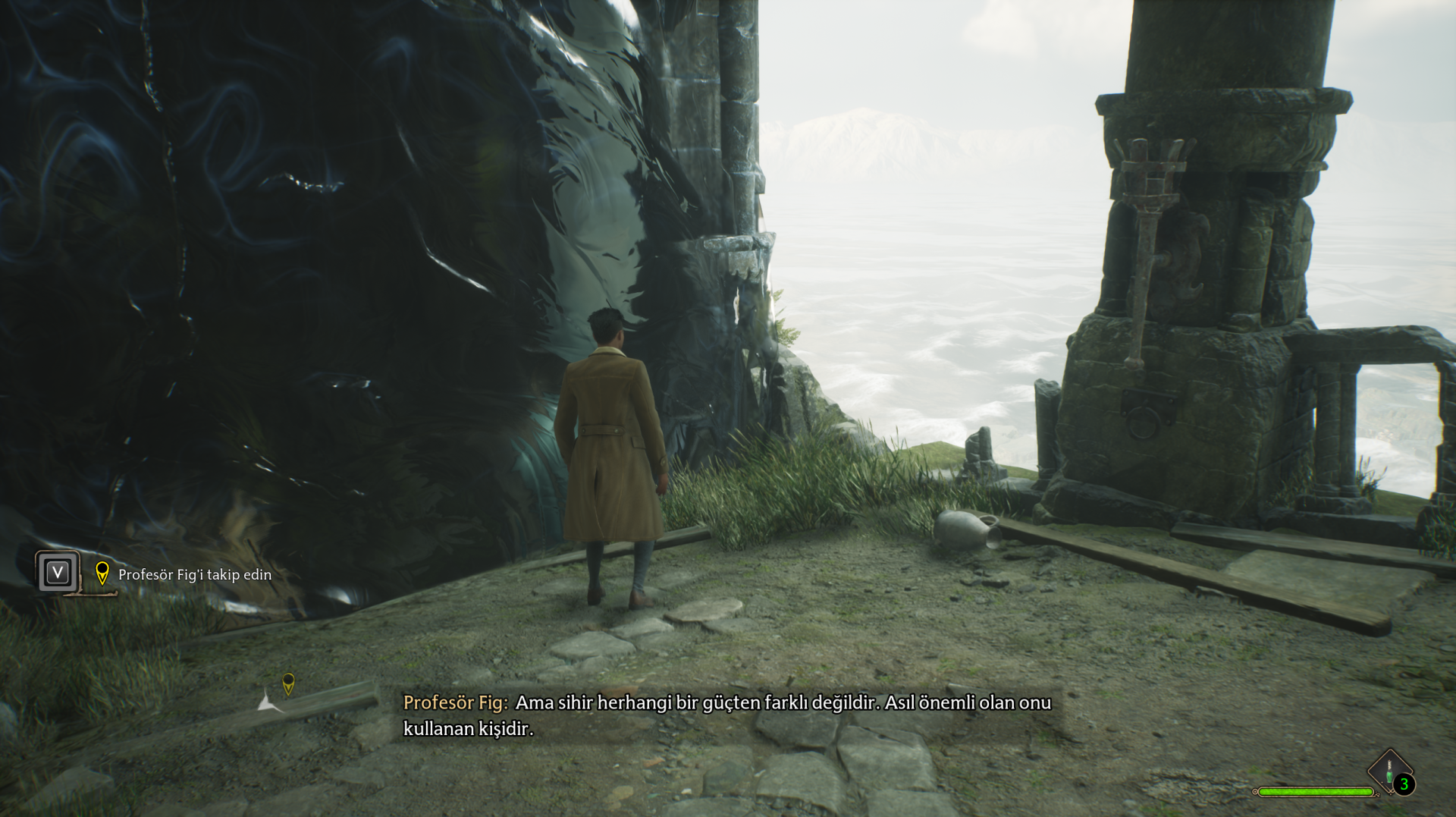
Task: Select the "Profesör Fig'i takip edin" quest objective
Action: [195, 575]
